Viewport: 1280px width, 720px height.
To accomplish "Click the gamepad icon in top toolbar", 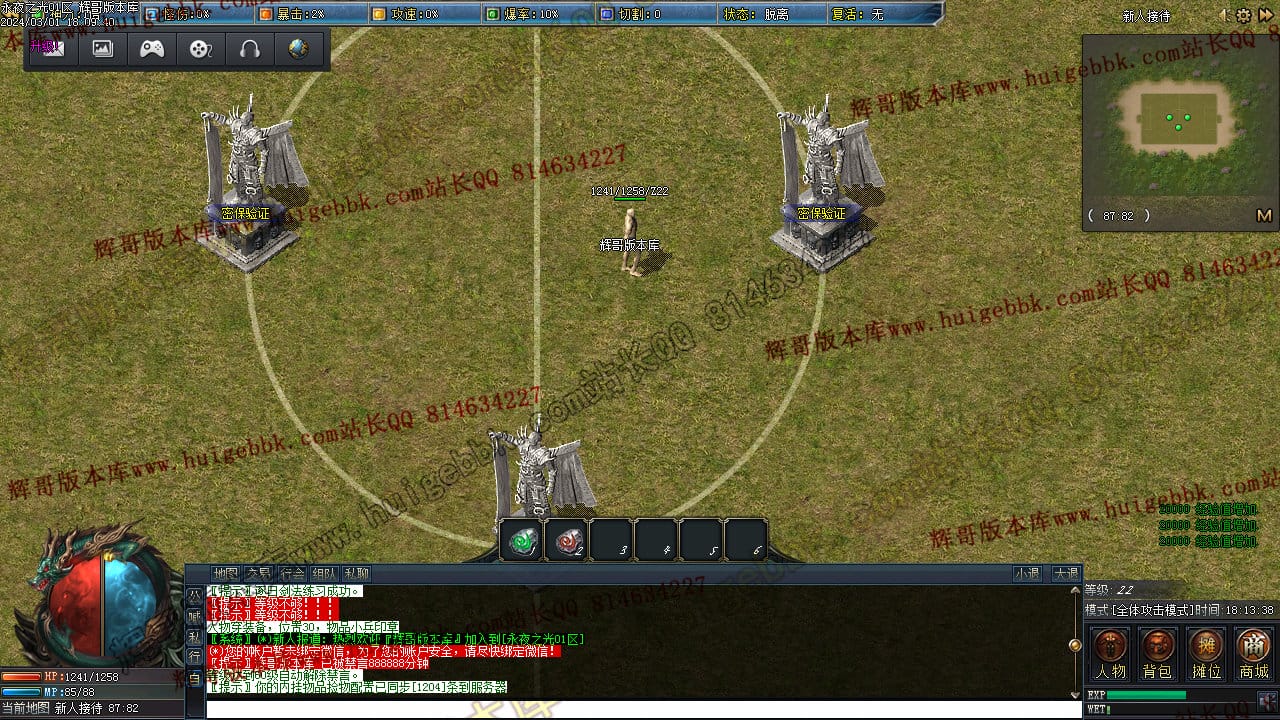I will (x=152, y=48).
